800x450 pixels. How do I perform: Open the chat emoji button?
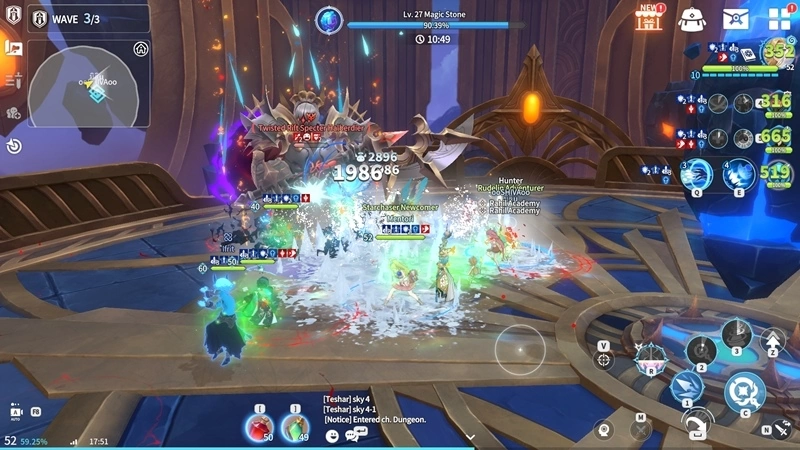point(332,436)
